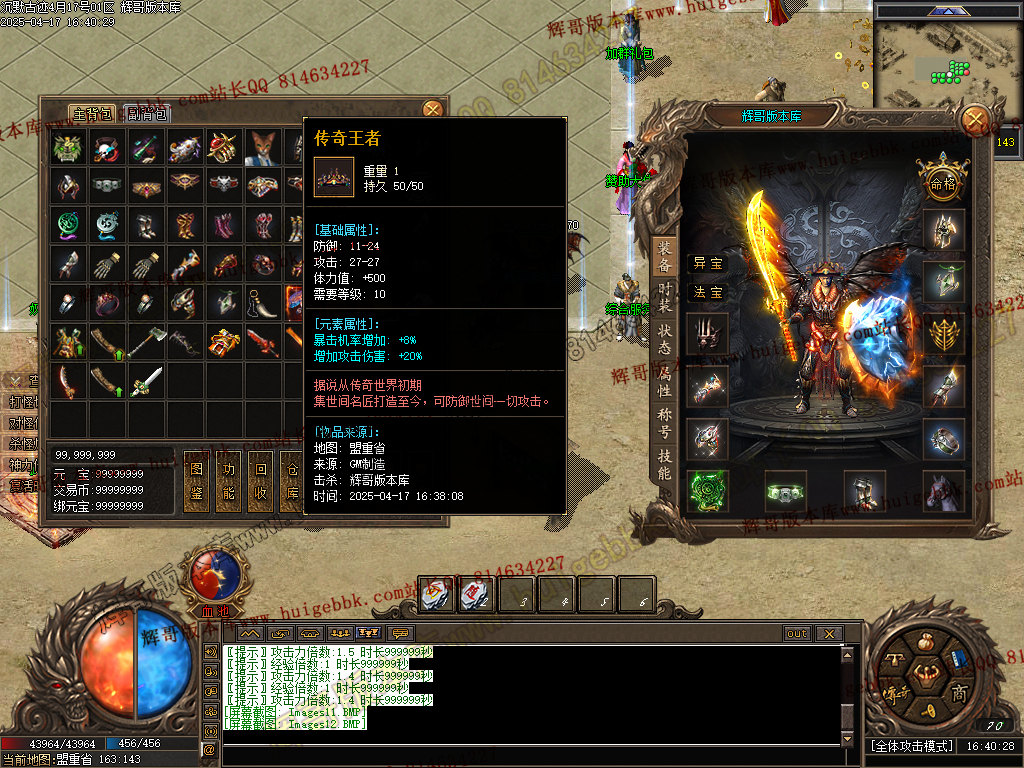Image resolution: width=1024 pixels, height=768 pixels.
Task: Click the 异宝 treasure button
Action: (x=707, y=264)
